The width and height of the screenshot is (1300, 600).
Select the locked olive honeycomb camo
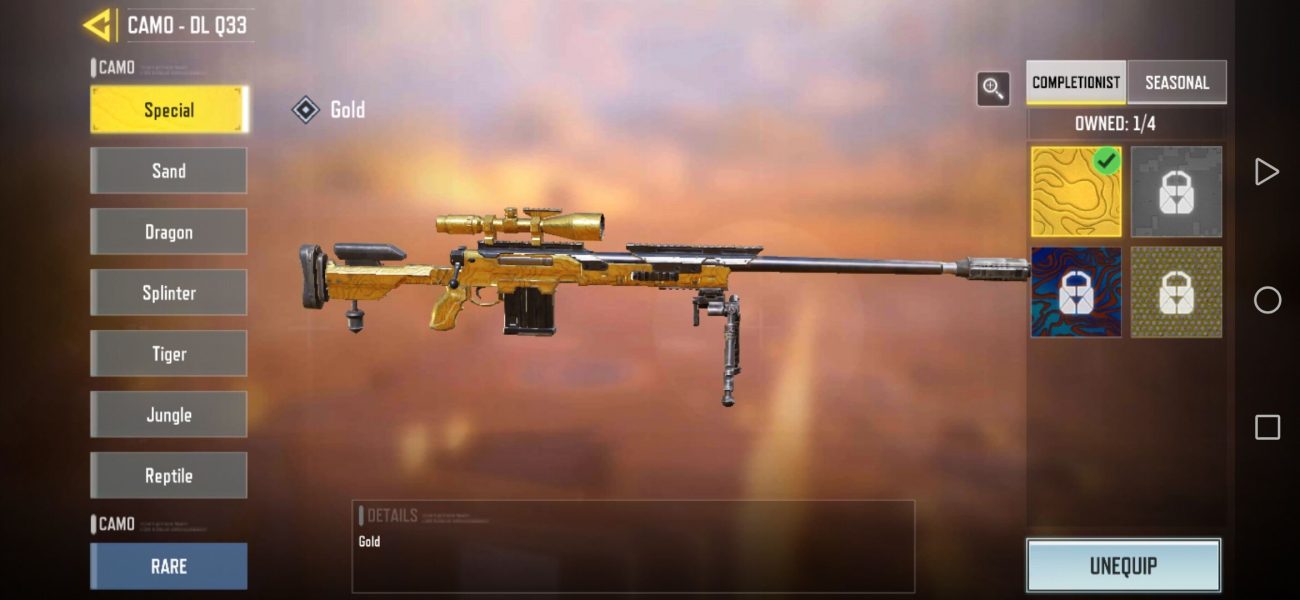coord(1176,292)
